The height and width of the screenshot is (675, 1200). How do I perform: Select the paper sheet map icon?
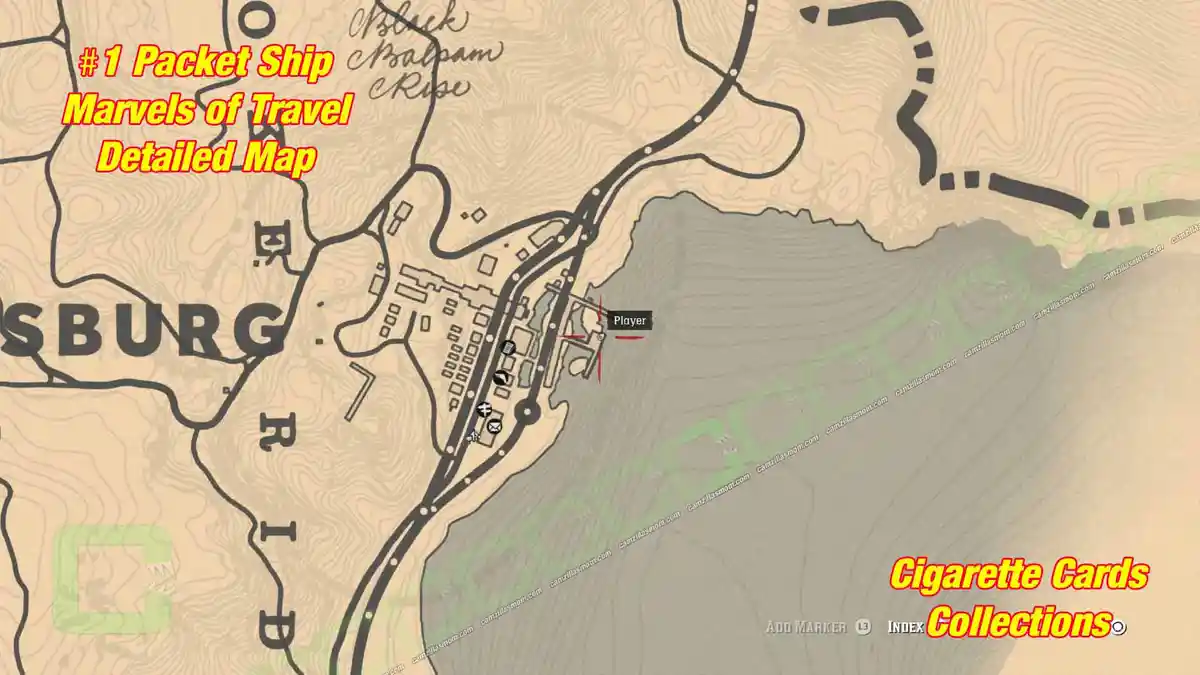click(508, 347)
